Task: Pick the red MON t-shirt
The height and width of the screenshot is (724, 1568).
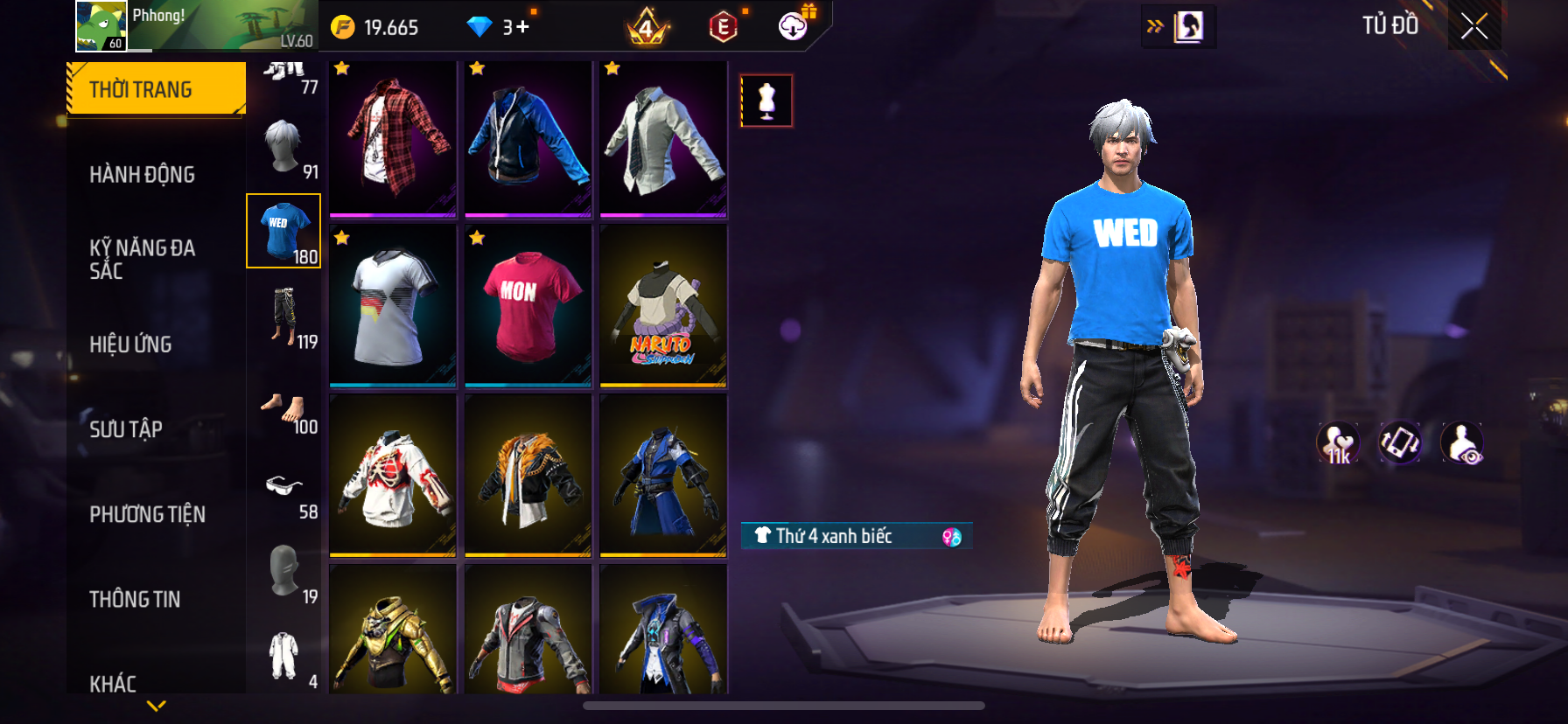Action: coord(528,306)
